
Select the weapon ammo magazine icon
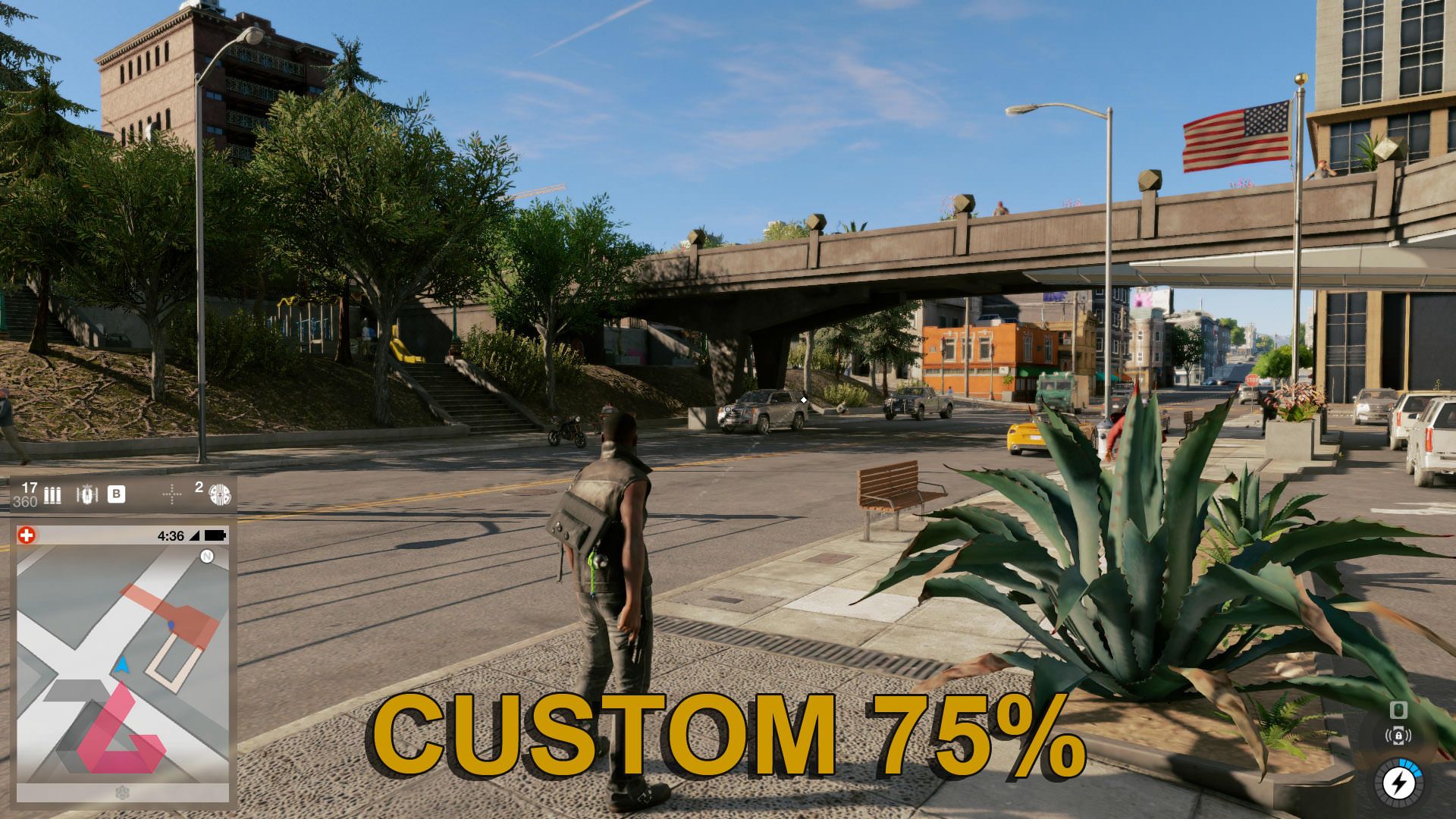tap(52, 495)
